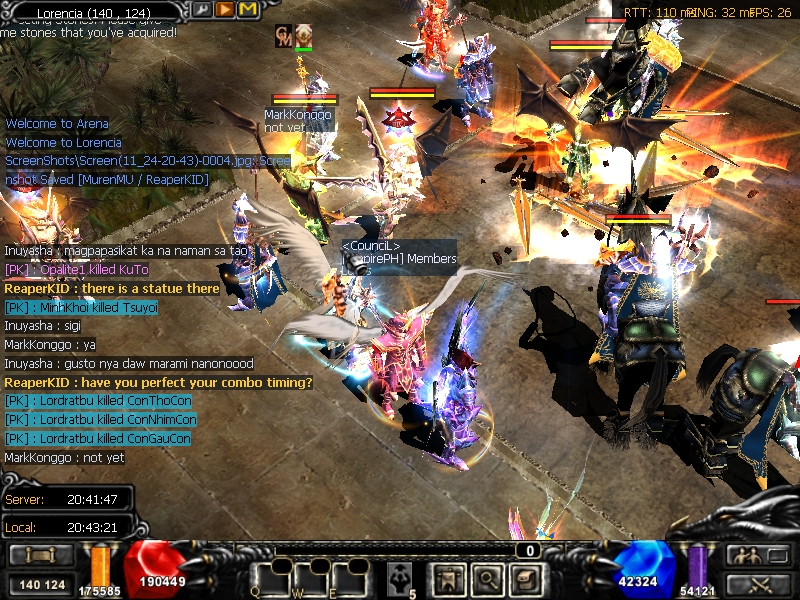Open the scroll-face button next to the magnifier
The width and height of the screenshot is (800, 600).
click(x=523, y=578)
